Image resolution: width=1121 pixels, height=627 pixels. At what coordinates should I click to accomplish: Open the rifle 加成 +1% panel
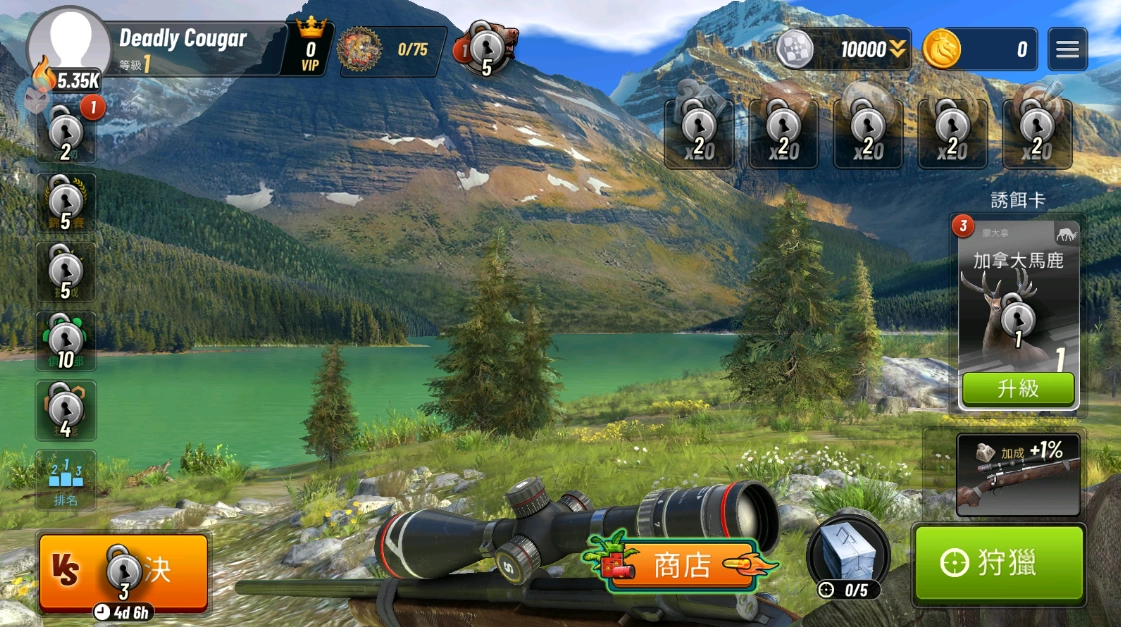pyautogui.click(x=1018, y=474)
